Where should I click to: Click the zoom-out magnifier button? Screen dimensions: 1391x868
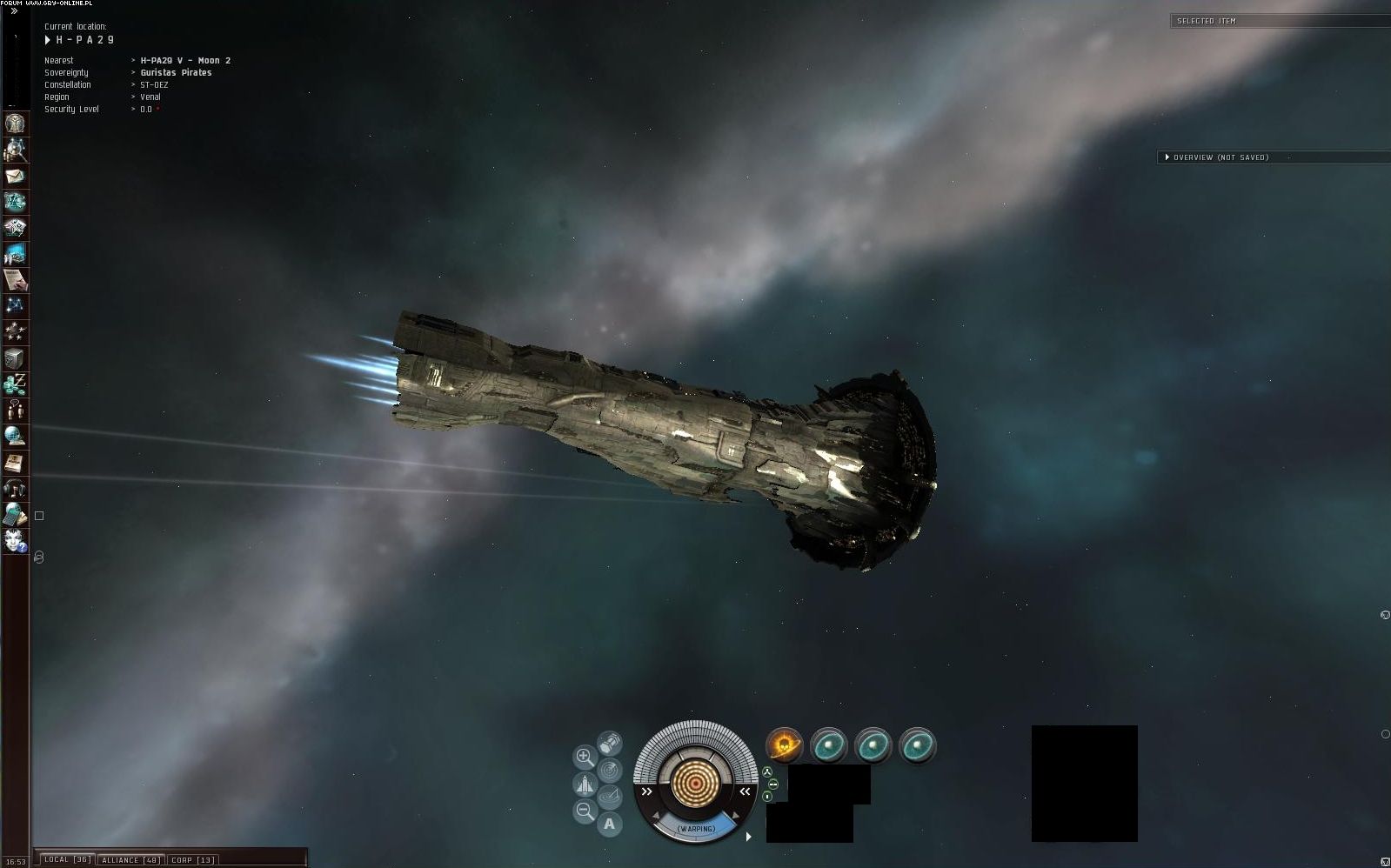coord(585,812)
